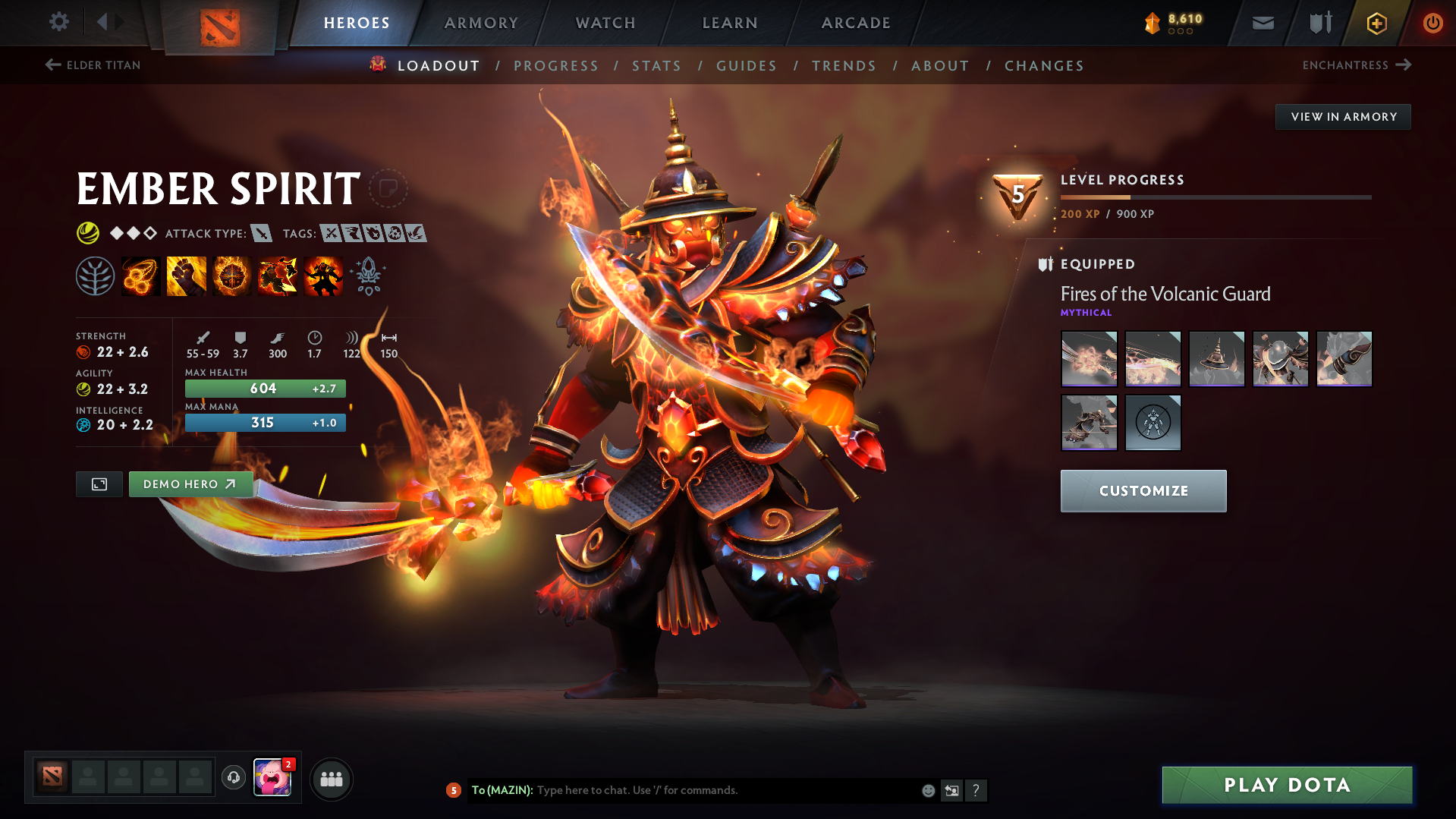This screenshot has width=1456, height=819.
Task: Click the Activate Fire Remnant ability icon
Action: (x=322, y=276)
